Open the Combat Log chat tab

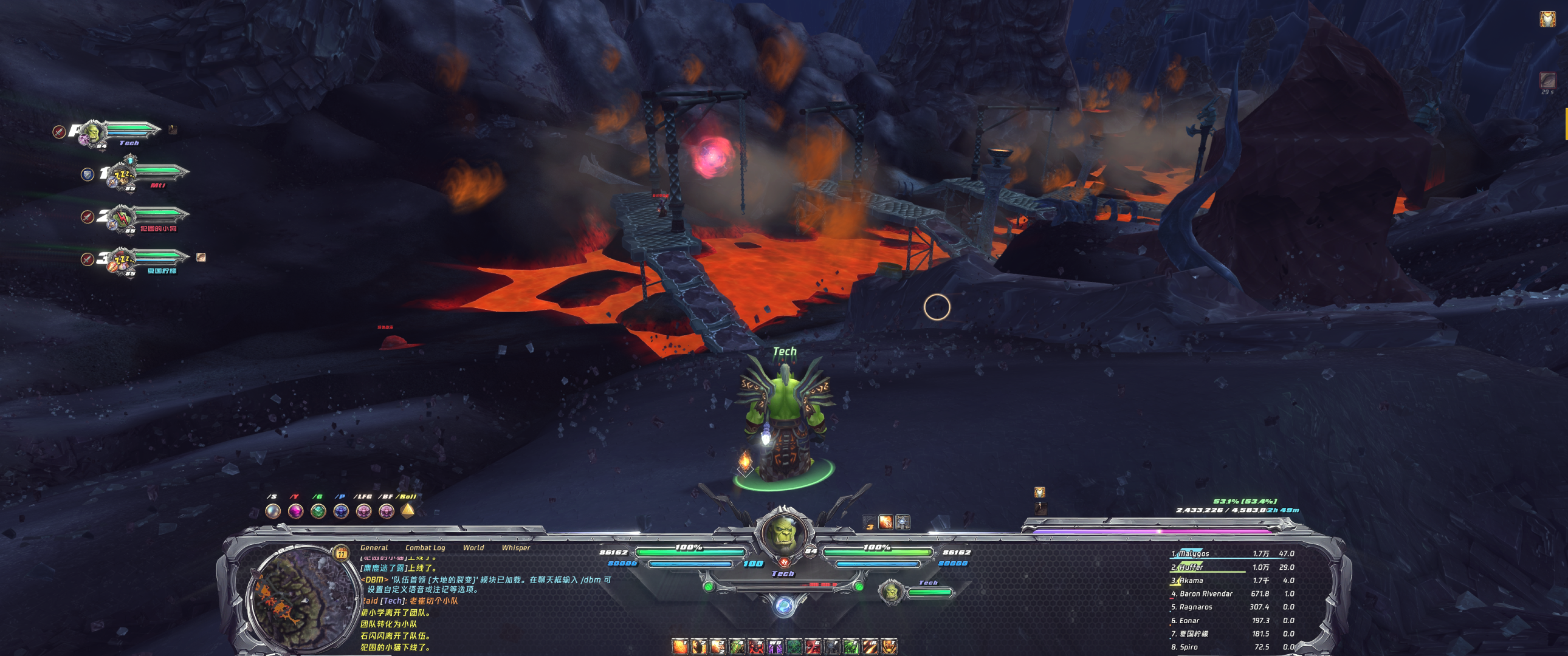click(x=425, y=548)
